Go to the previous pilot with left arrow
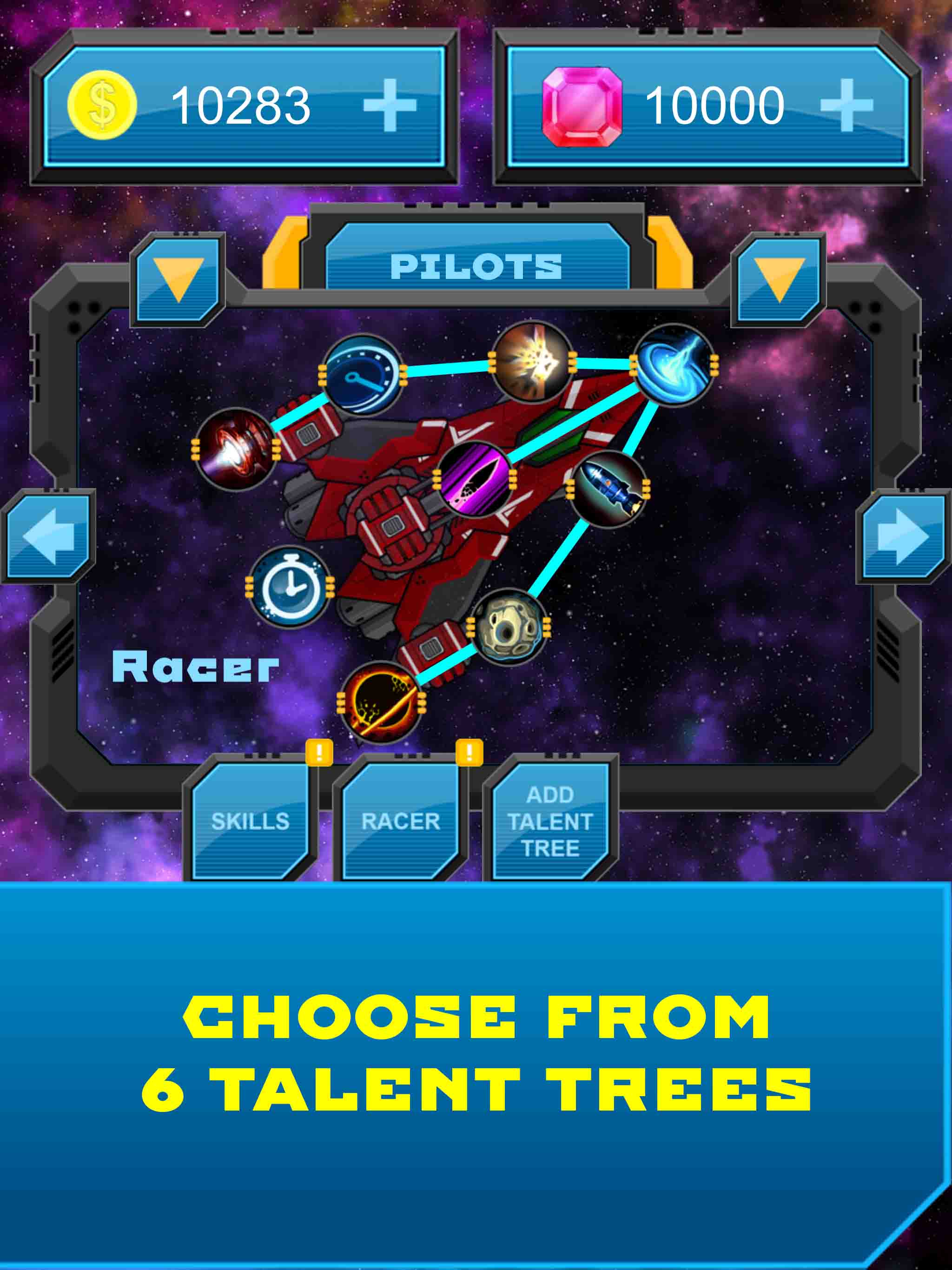Screen dimensions: 952x1270 point(48,536)
